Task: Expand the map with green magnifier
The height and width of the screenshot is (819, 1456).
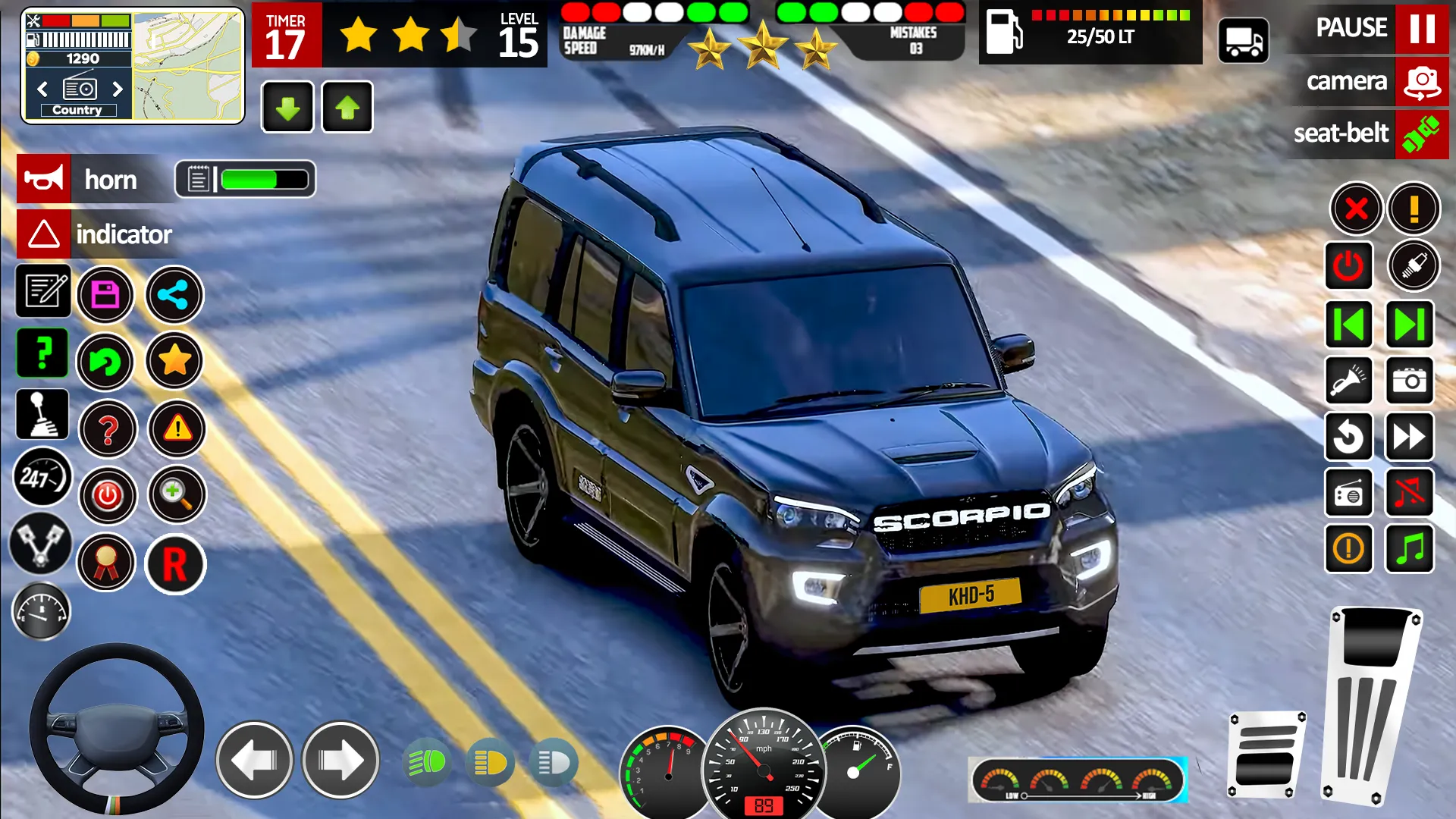Action: [175, 494]
